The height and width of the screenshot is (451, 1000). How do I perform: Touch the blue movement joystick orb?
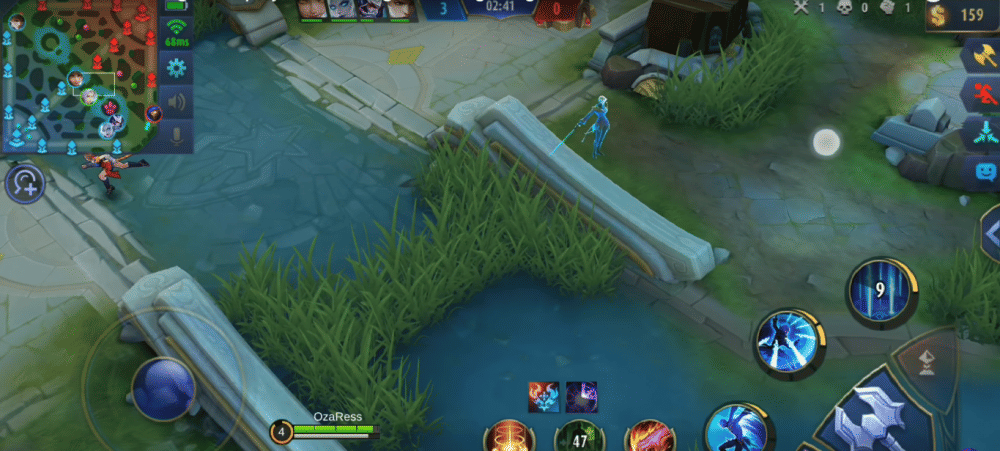pos(164,388)
